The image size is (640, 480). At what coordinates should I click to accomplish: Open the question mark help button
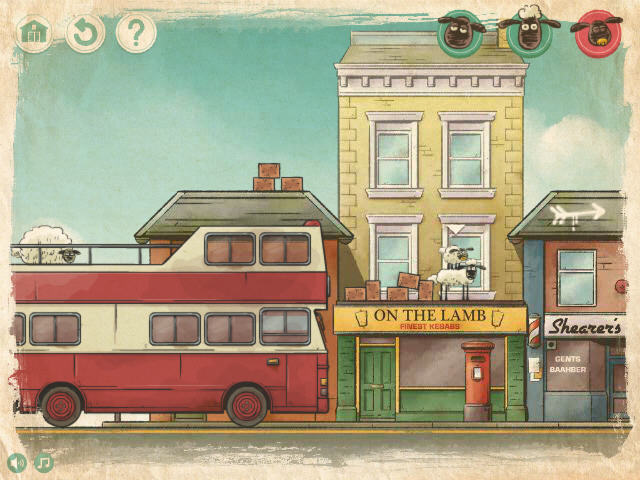136,33
